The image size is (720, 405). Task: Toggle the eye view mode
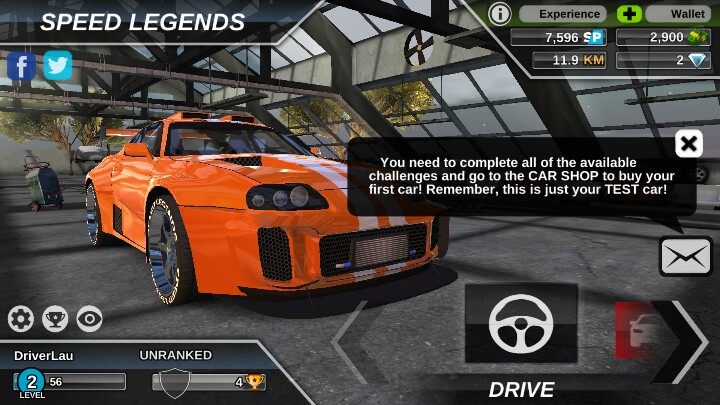coord(90,319)
